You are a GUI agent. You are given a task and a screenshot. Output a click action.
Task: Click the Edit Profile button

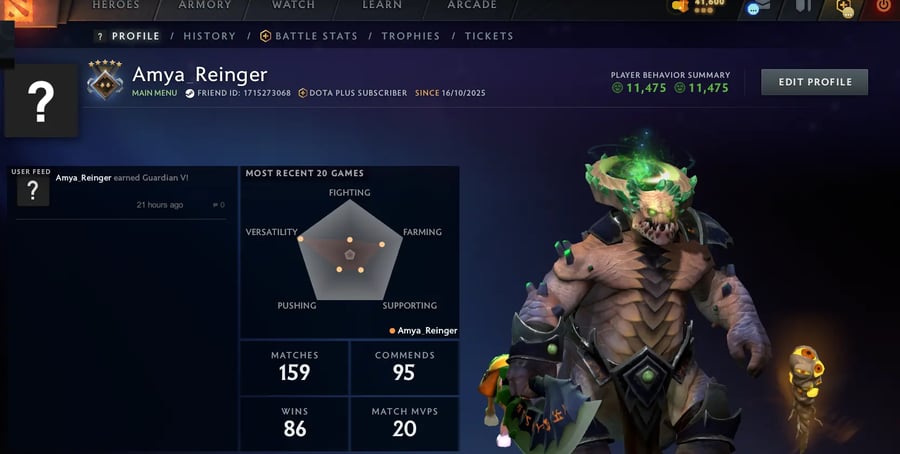pyautogui.click(x=814, y=82)
